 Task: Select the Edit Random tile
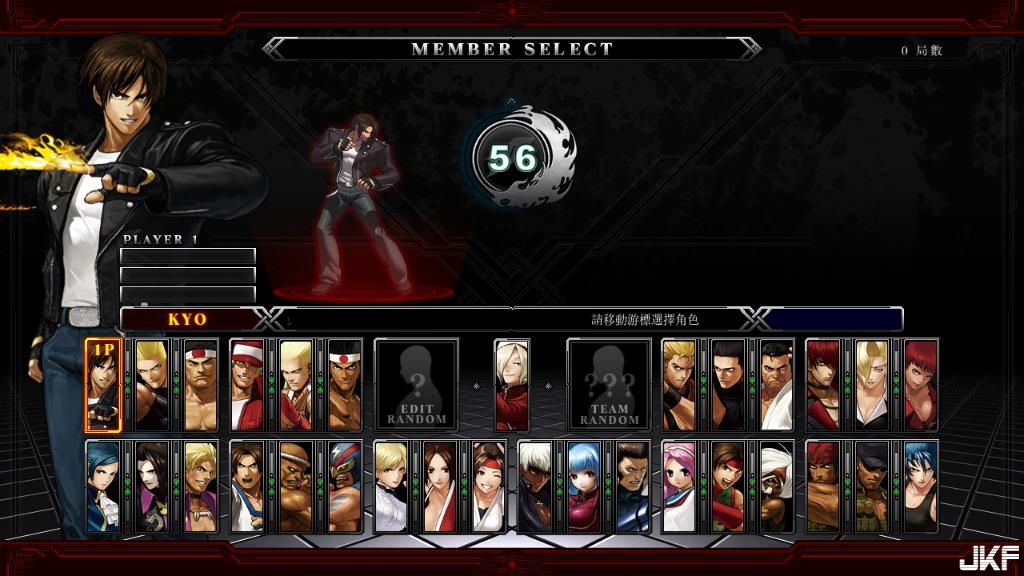coord(415,385)
